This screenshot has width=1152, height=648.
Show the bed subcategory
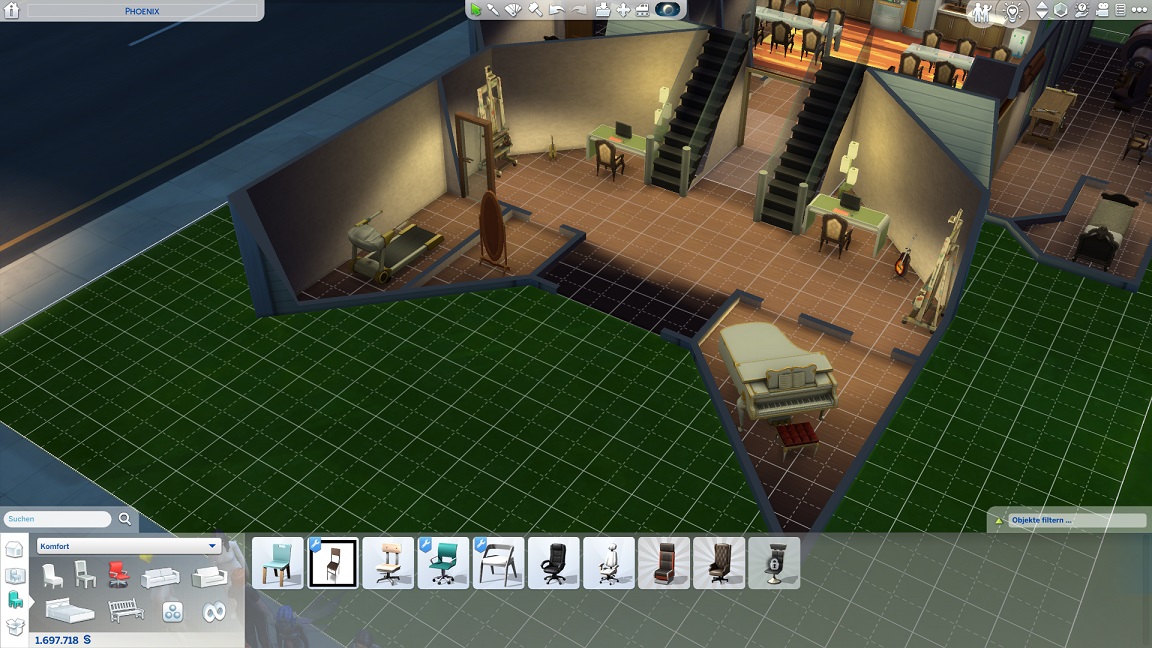(x=70, y=610)
